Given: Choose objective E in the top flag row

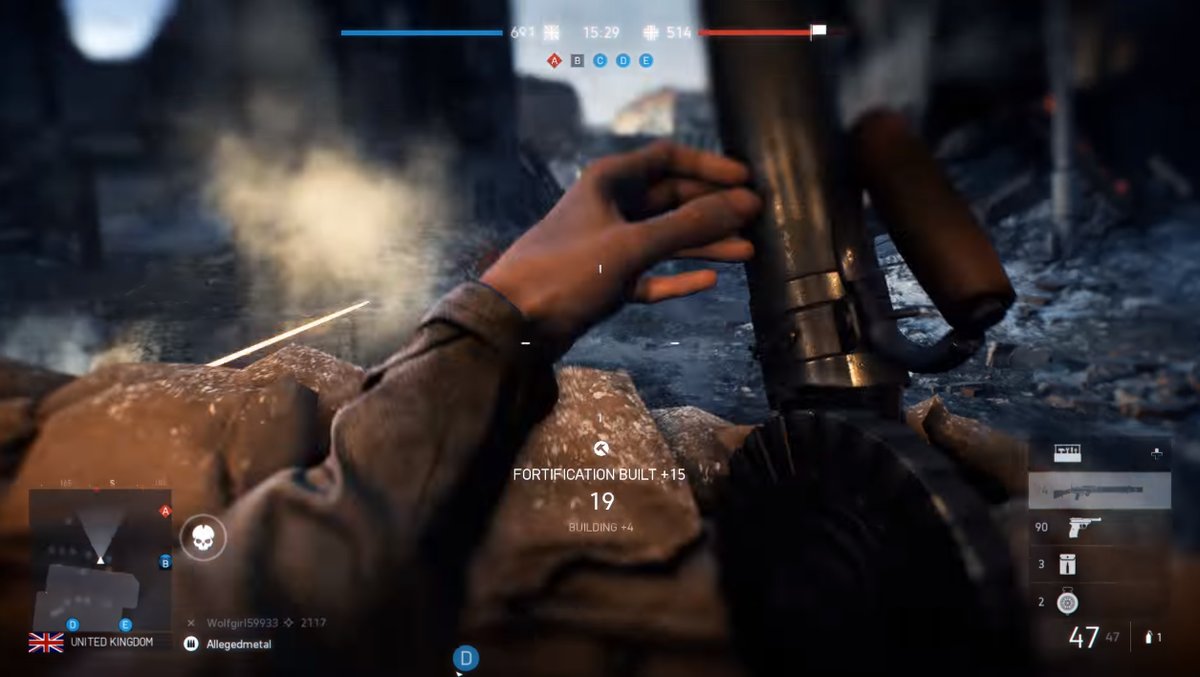Looking at the screenshot, I should pos(646,60).
